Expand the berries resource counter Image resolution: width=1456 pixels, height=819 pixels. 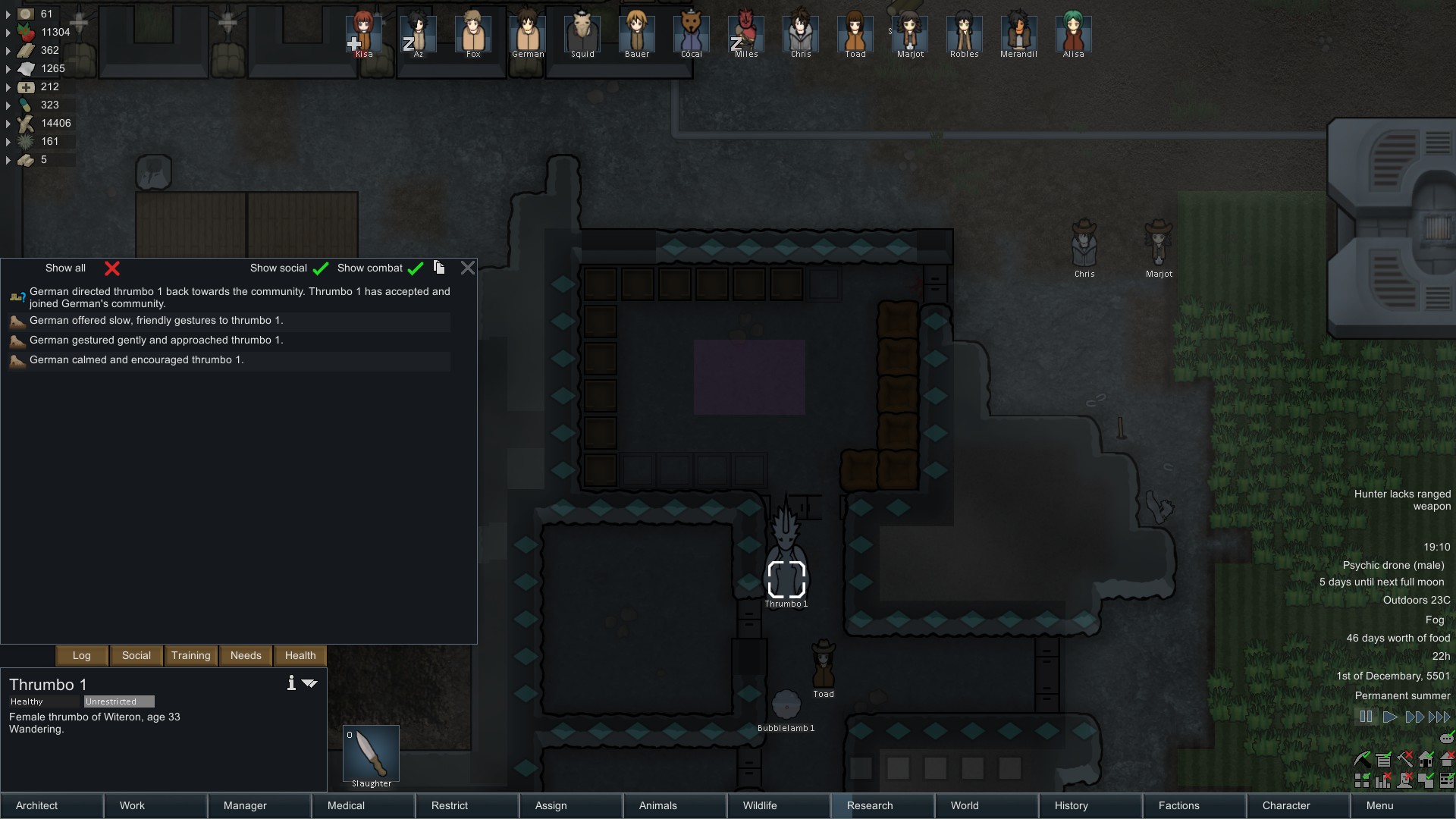(x=9, y=33)
